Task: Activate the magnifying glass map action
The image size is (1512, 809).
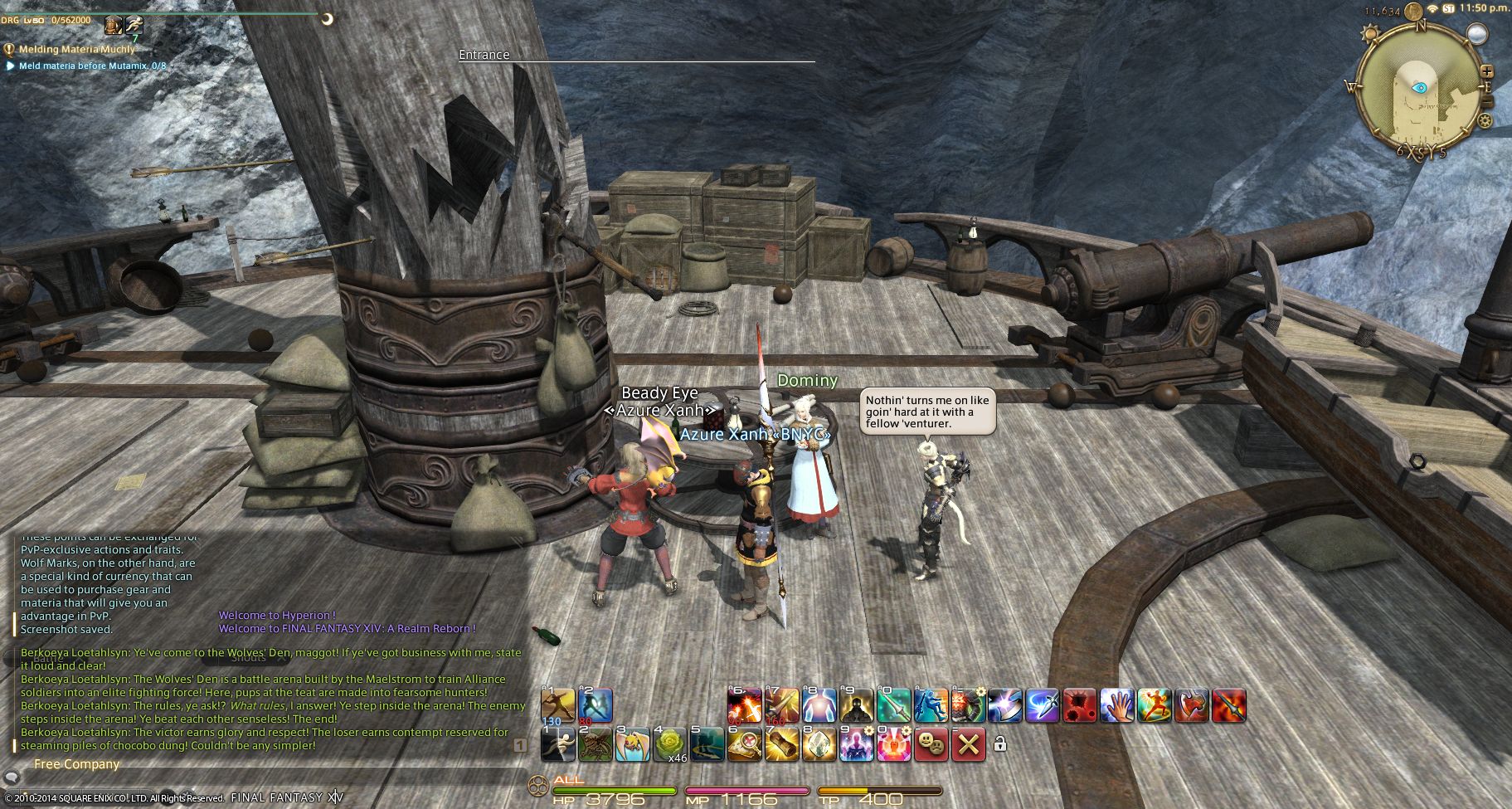Action: tap(745, 745)
